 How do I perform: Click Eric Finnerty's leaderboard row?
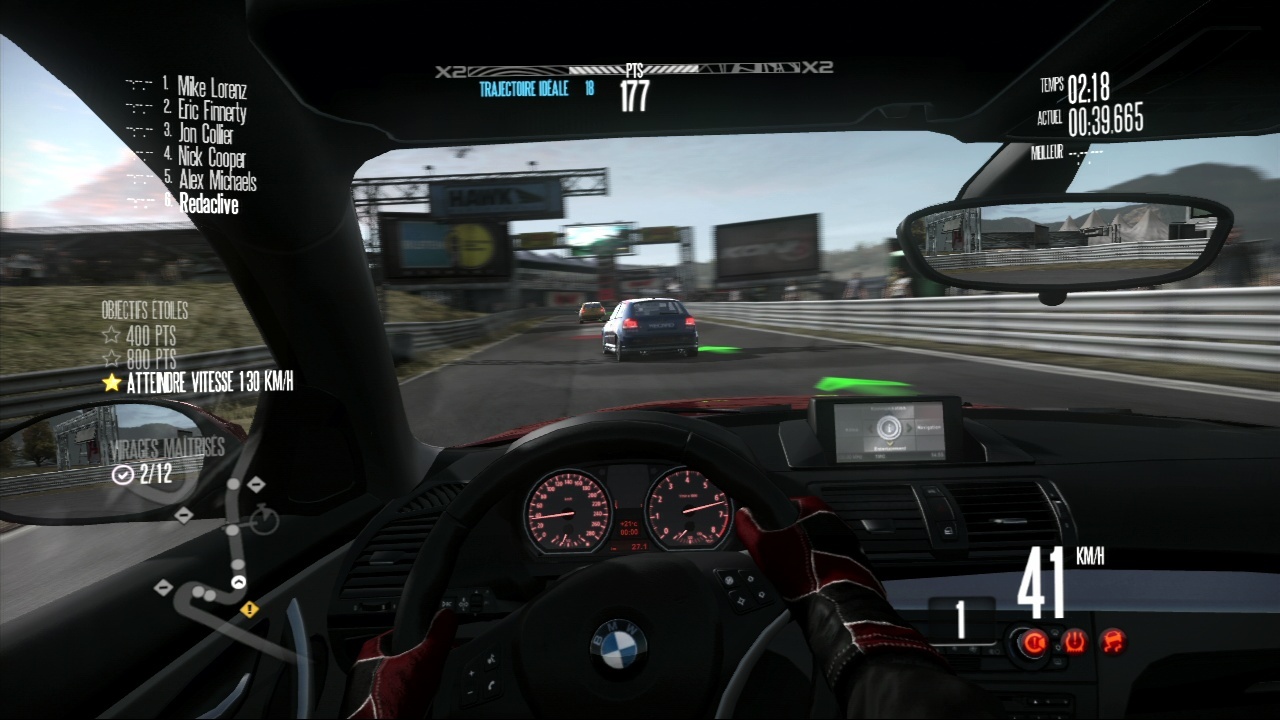(212, 110)
